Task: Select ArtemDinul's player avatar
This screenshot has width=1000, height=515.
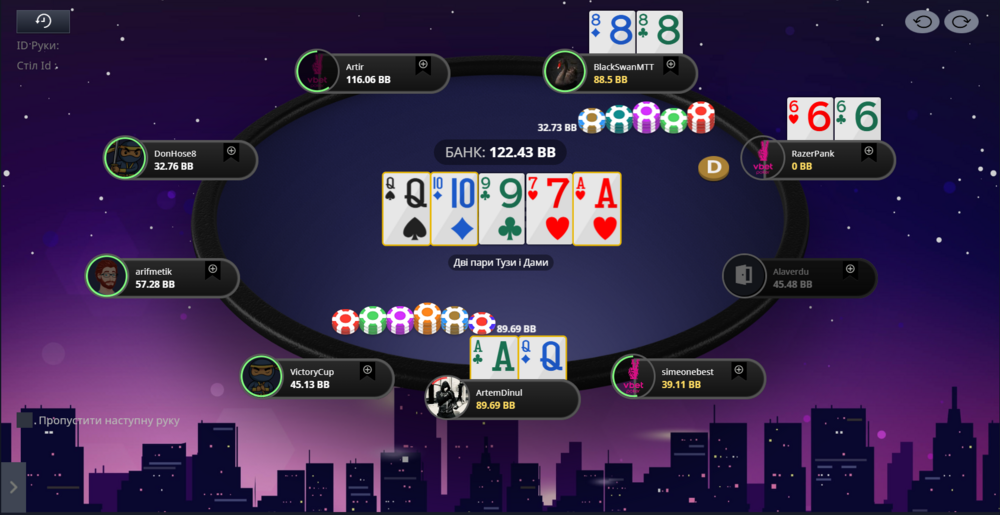Action: click(x=446, y=397)
